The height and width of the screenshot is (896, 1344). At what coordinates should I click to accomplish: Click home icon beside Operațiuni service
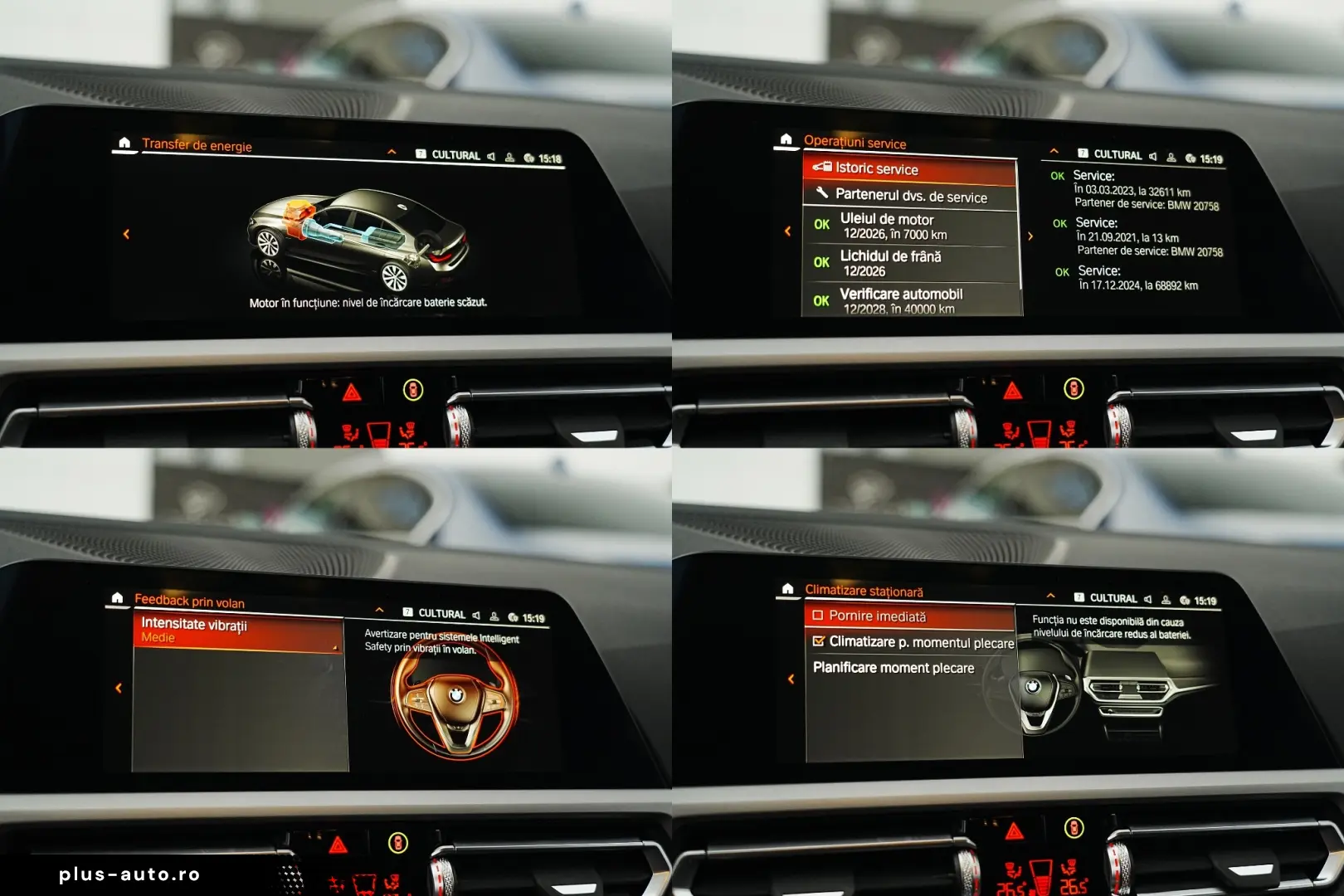(x=786, y=139)
